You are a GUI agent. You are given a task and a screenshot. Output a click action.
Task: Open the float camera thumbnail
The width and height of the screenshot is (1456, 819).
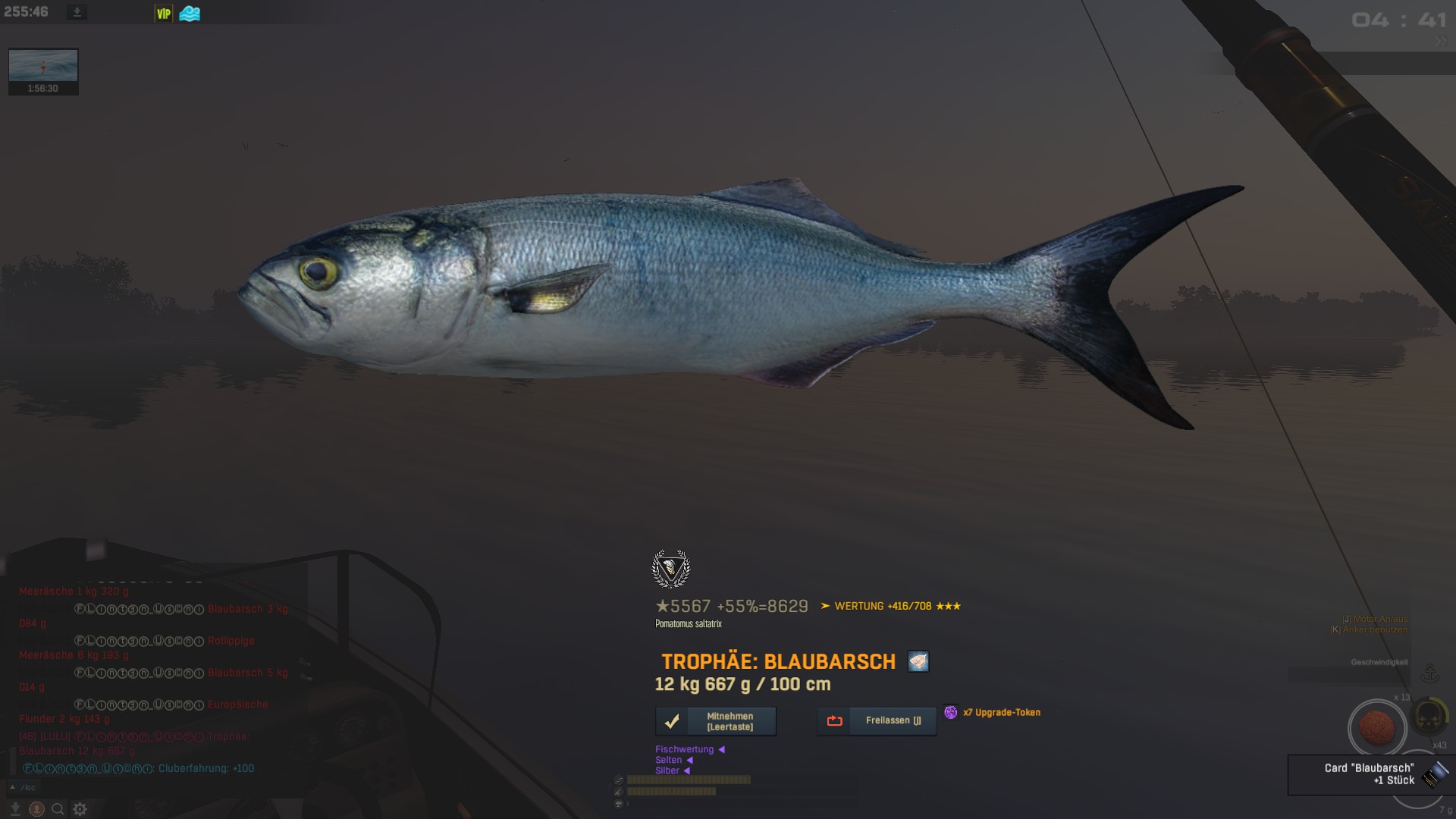43,71
